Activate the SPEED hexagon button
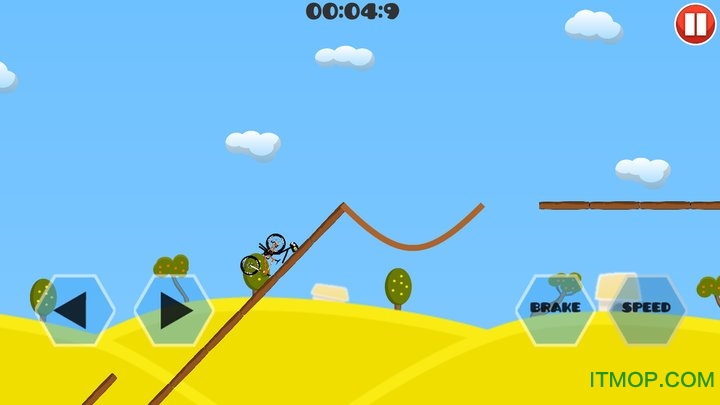Image resolution: width=720 pixels, height=405 pixels. (647, 309)
